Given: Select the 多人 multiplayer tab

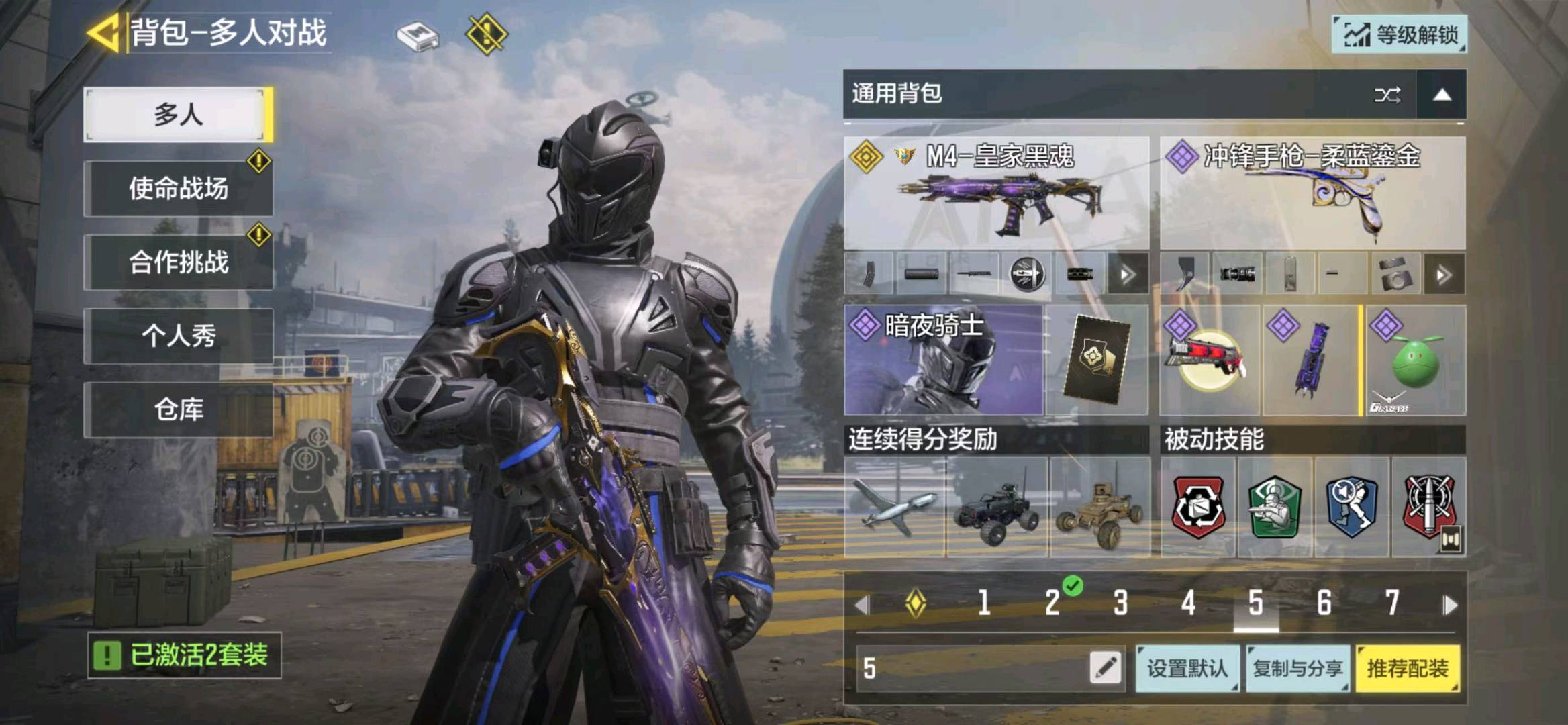Looking at the screenshot, I should pos(178,114).
